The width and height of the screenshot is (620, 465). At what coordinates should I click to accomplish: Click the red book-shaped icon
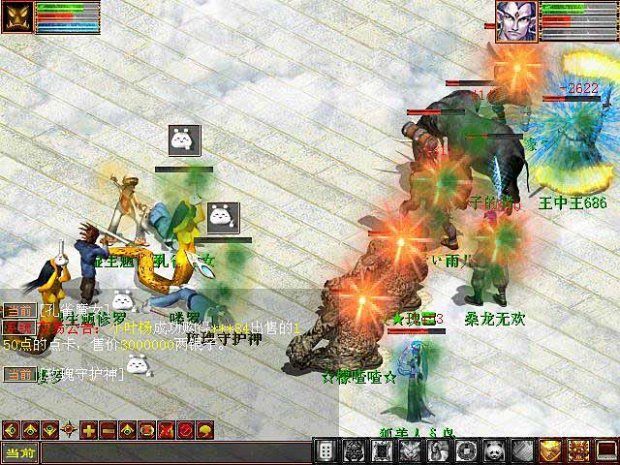(x=605, y=451)
